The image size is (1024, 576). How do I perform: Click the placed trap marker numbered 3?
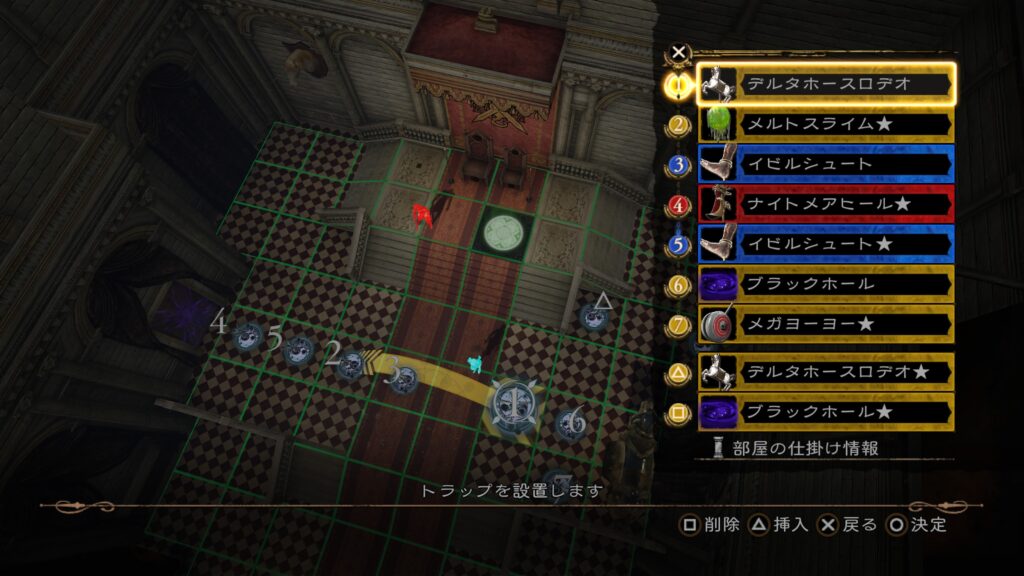point(403,379)
